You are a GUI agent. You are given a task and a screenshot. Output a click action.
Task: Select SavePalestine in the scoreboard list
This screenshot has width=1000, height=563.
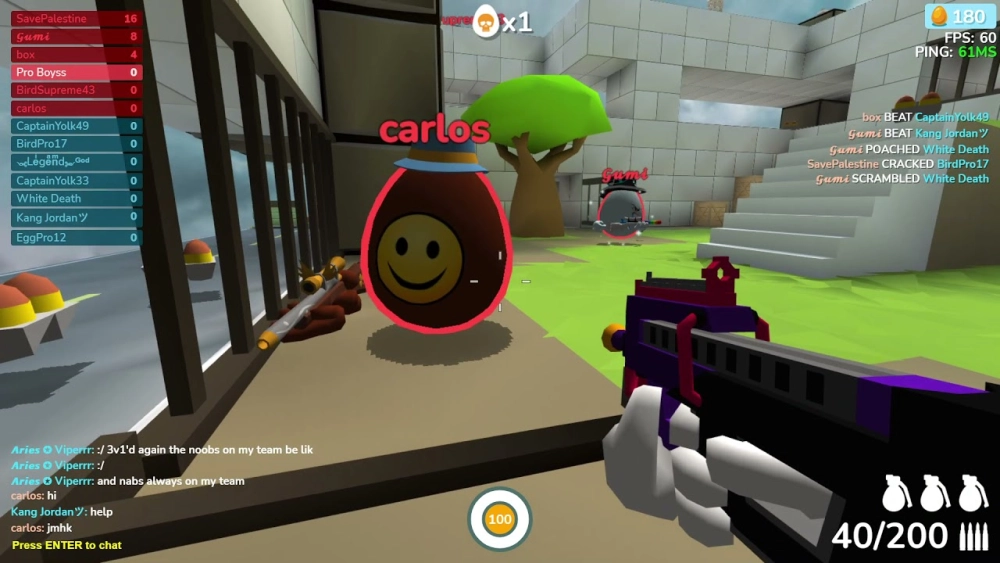pos(76,19)
